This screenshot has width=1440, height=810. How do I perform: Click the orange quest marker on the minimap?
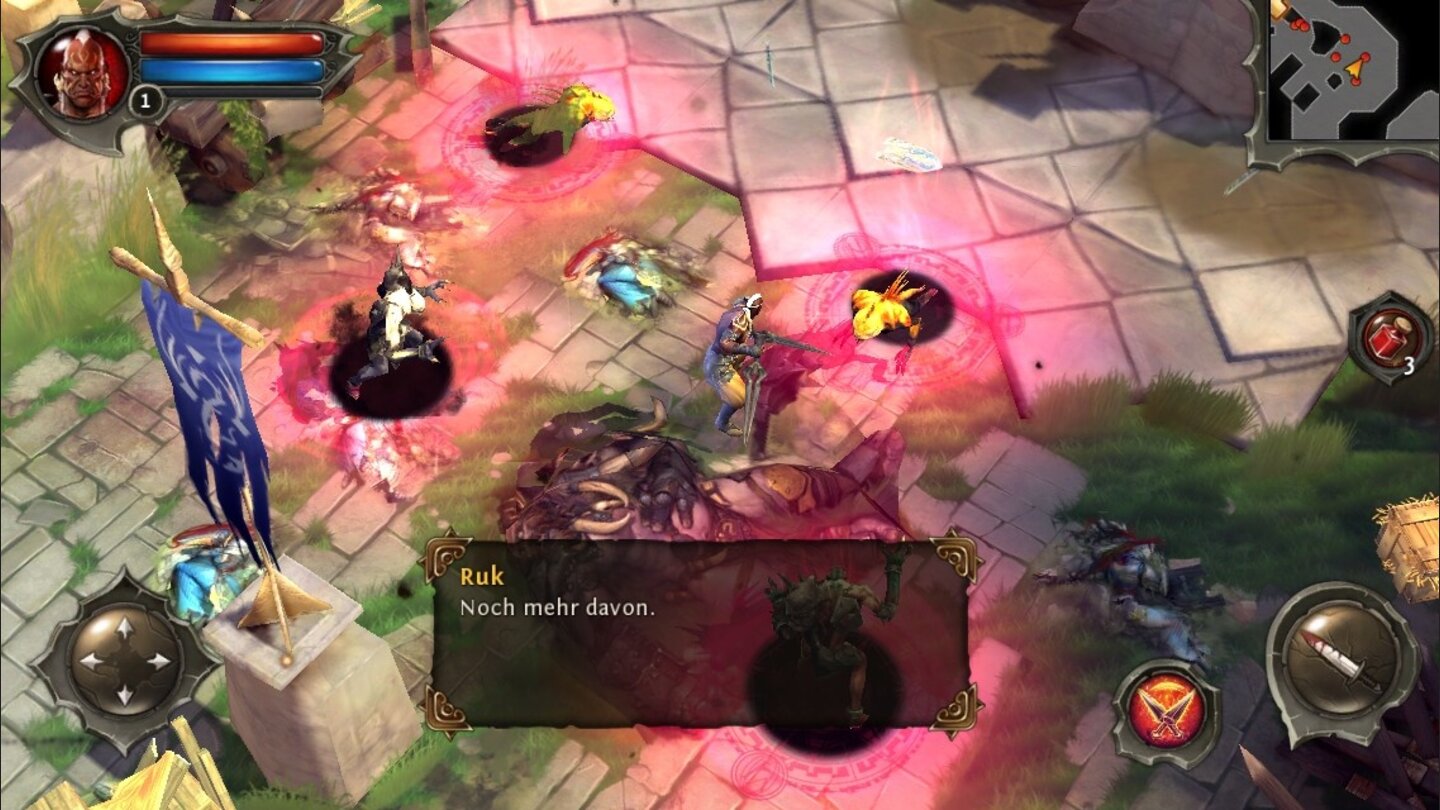point(1355,68)
